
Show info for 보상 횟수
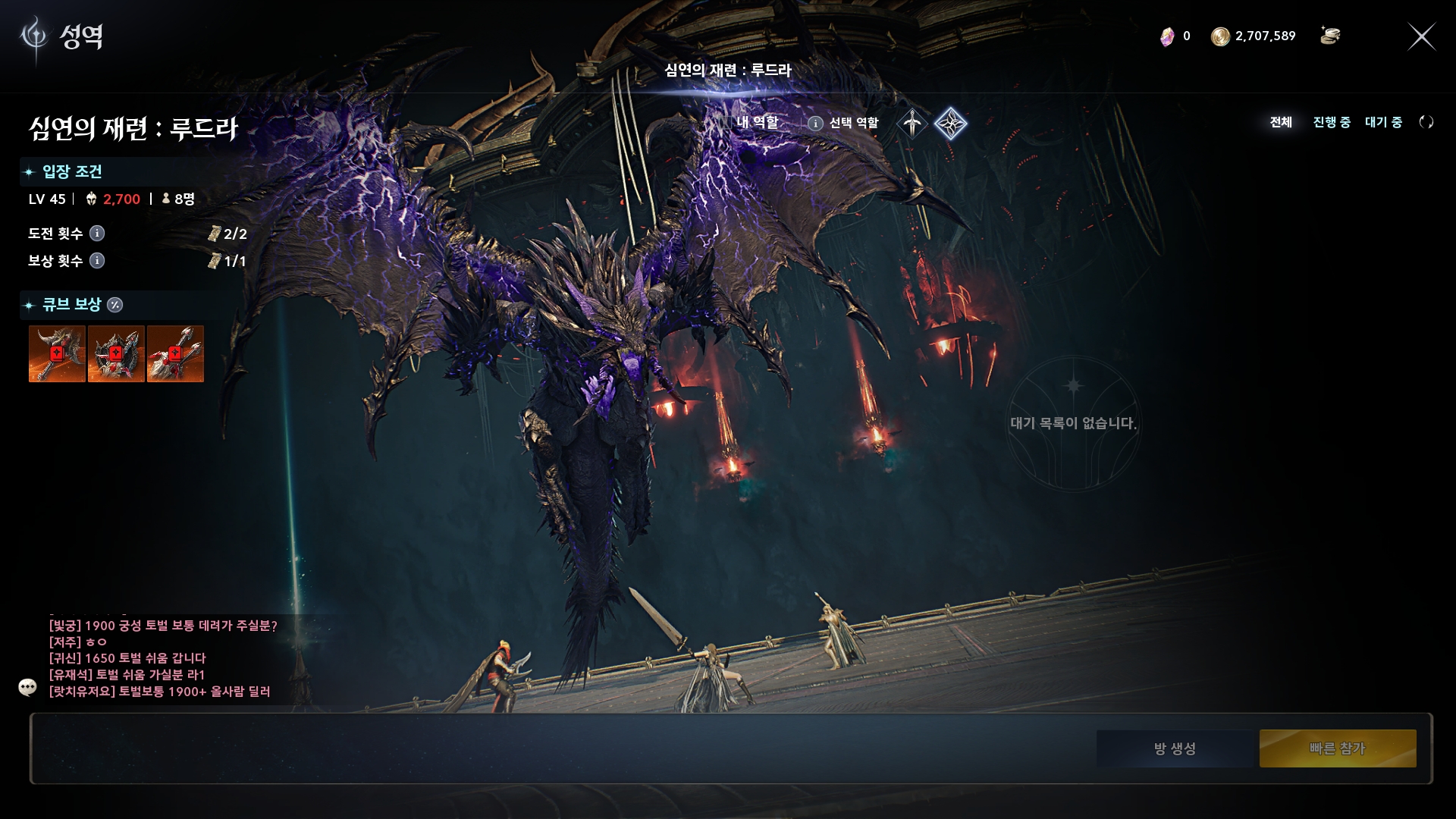tap(97, 260)
